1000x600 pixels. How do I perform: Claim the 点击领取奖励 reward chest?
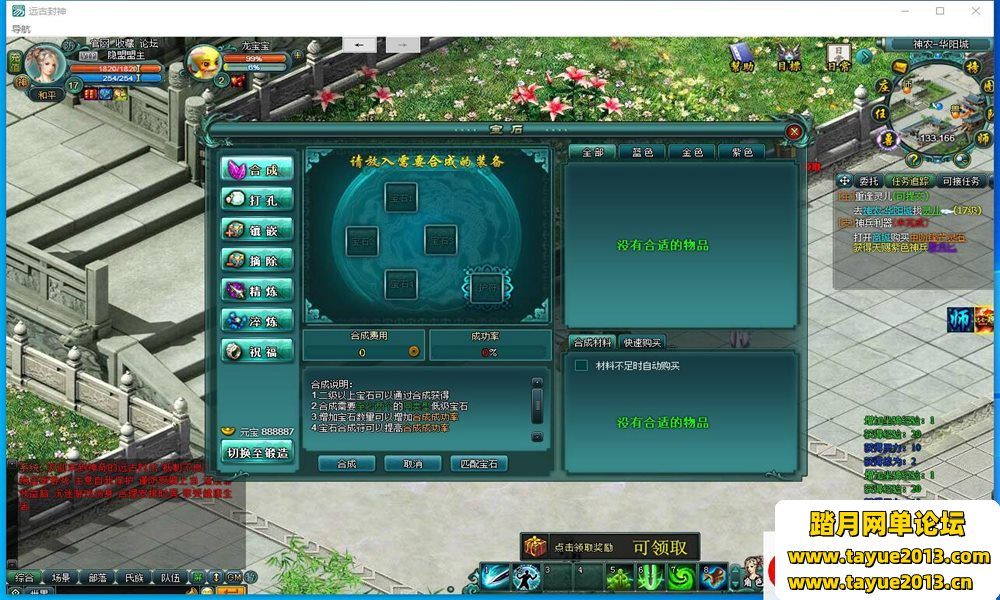535,547
